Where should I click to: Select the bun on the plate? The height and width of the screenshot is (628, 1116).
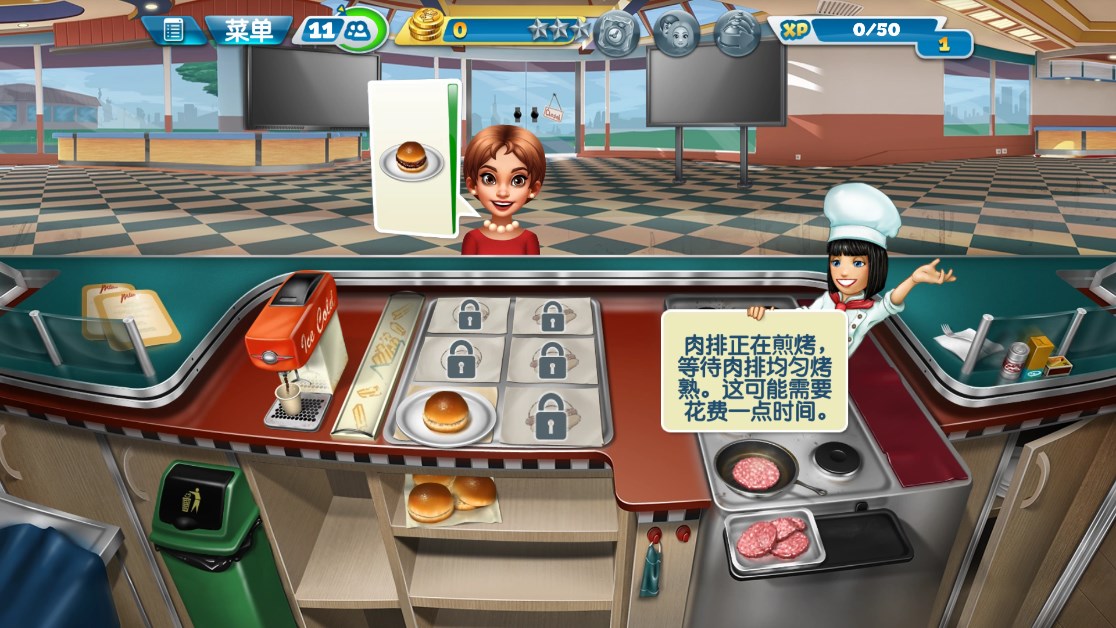446,411
